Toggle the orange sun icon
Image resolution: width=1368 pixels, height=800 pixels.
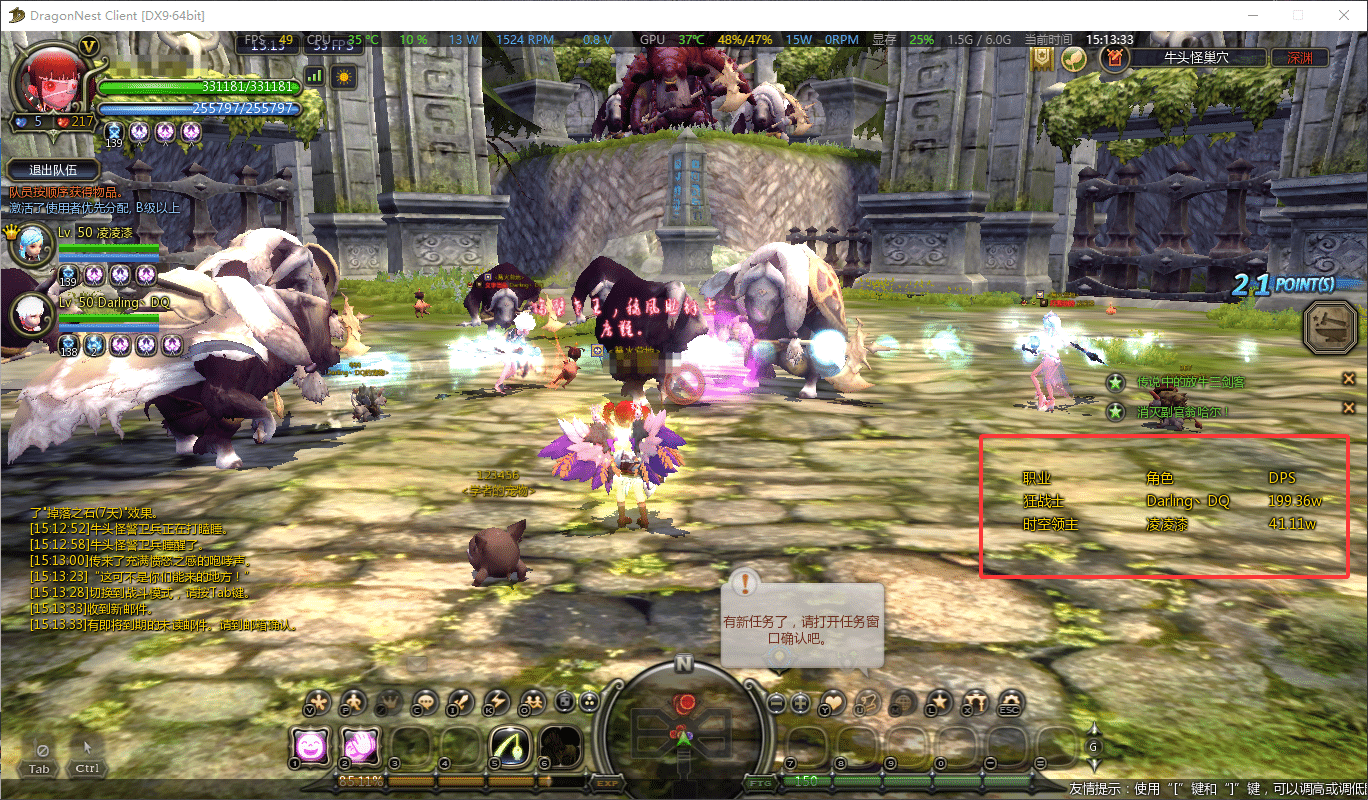tap(343, 75)
